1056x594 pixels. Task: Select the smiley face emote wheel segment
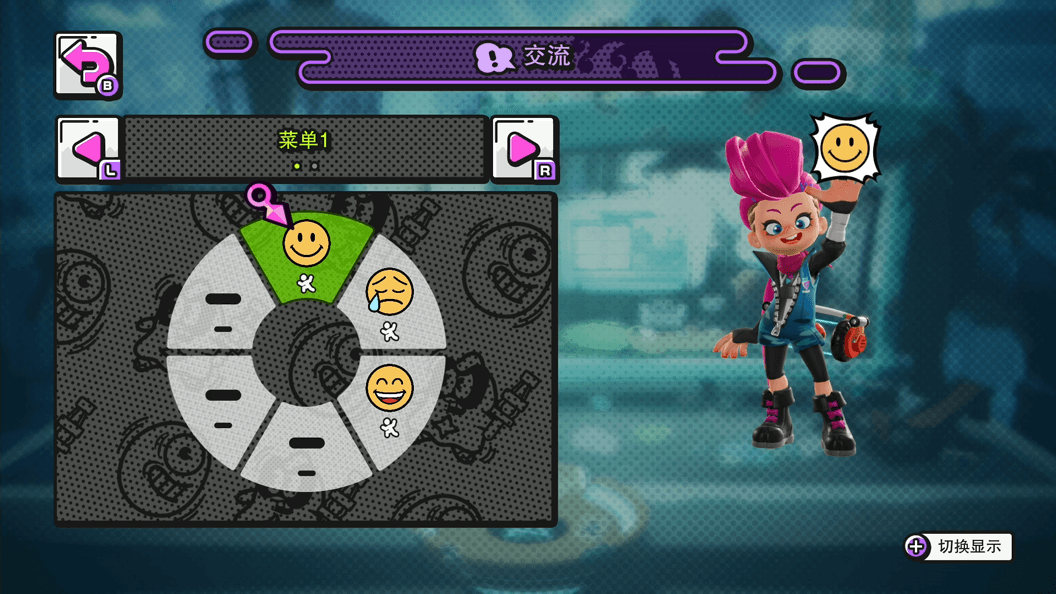pos(307,255)
